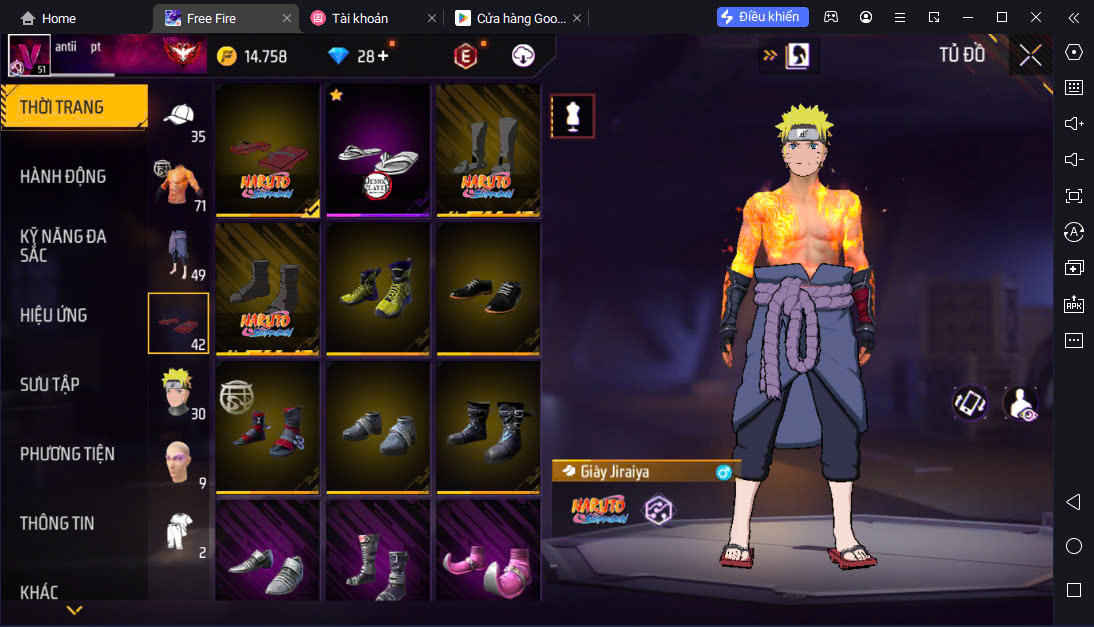Select the orange torso tops subcategory
1094x627 pixels.
point(179,185)
